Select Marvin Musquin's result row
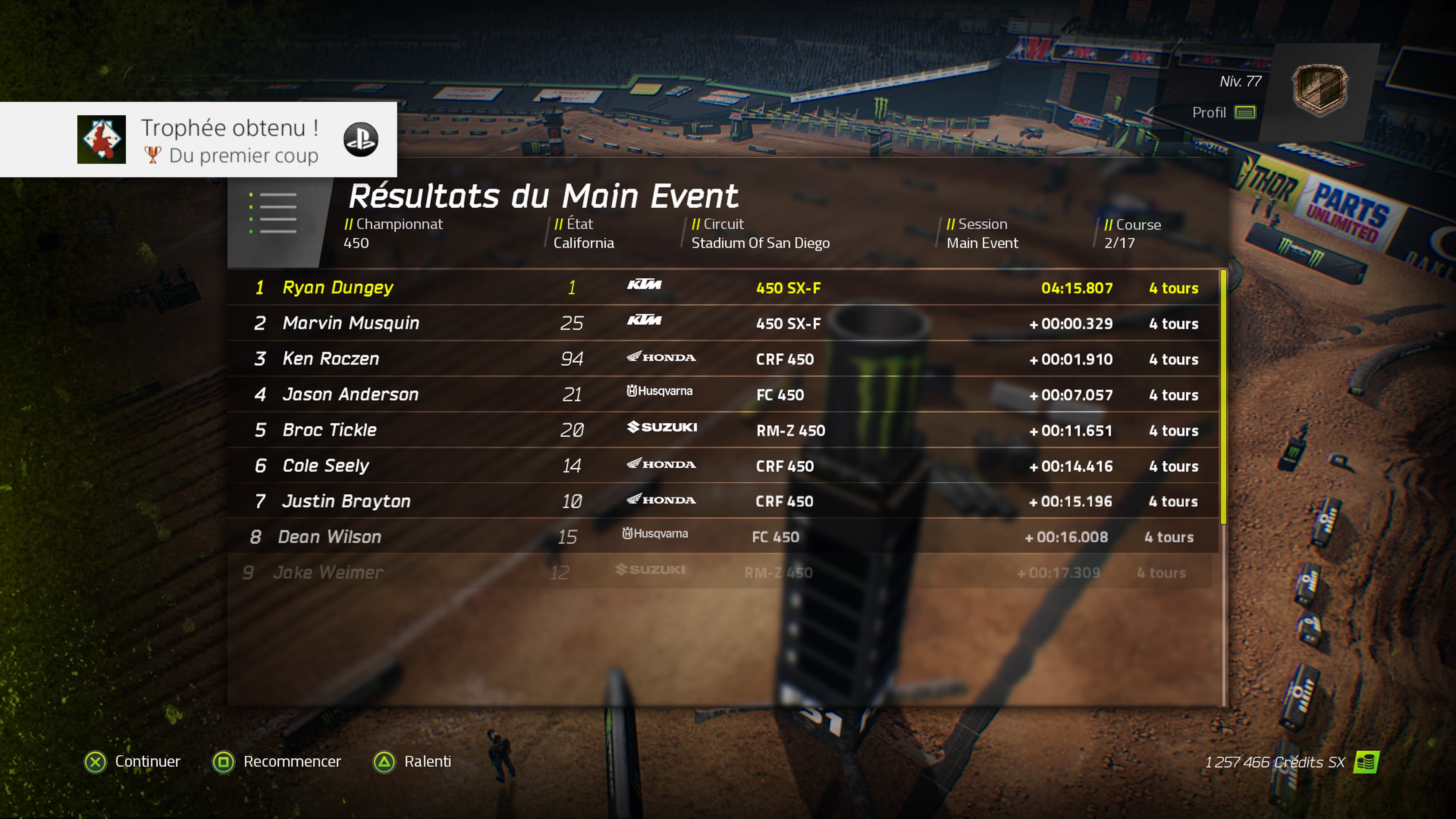 tap(723, 323)
